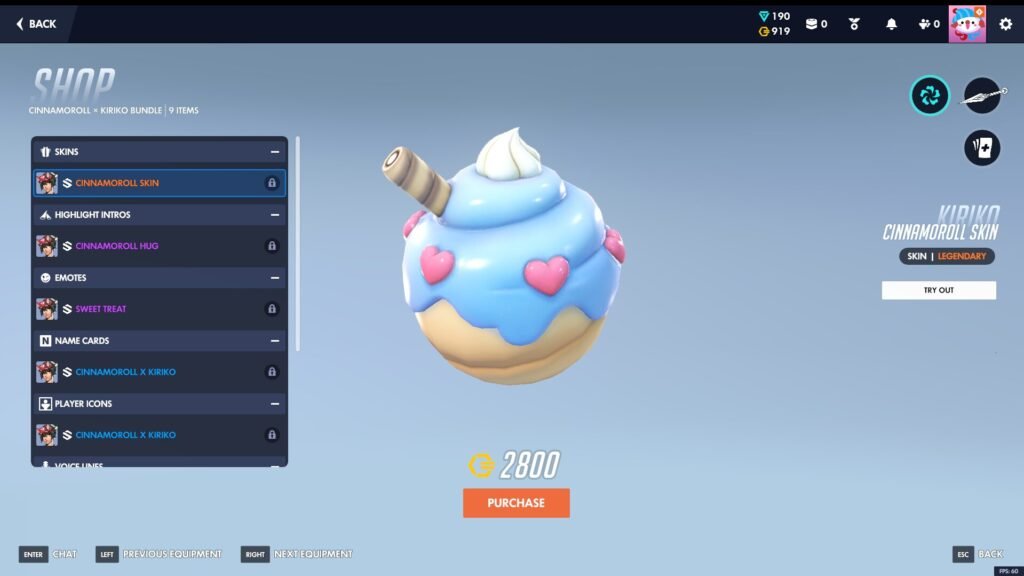Collapse the Name Cards section
Image resolution: width=1024 pixels, height=576 pixels.
pos(274,341)
